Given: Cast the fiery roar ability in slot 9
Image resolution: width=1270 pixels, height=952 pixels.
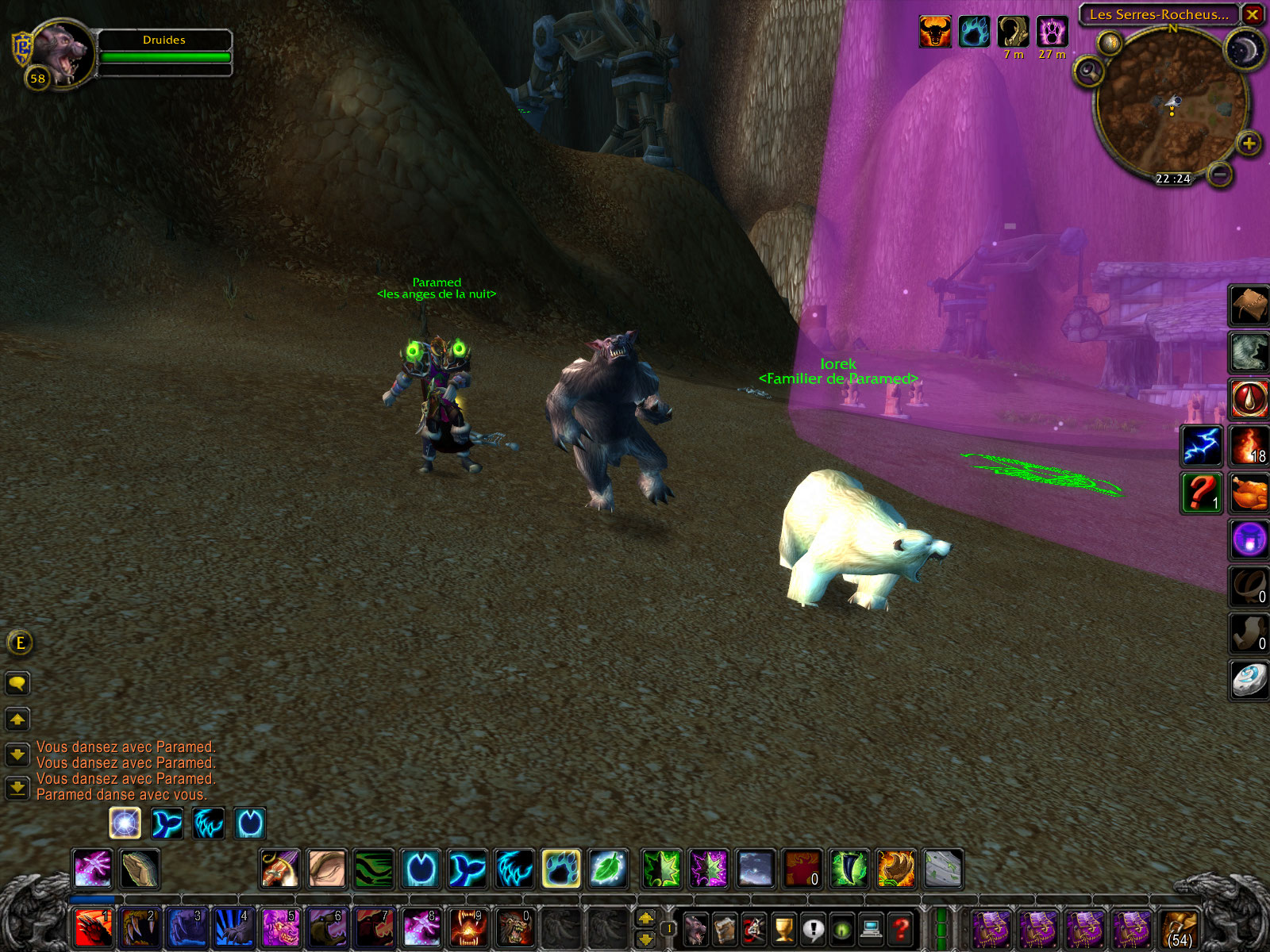Looking at the screenshot, I should [468, 928].
